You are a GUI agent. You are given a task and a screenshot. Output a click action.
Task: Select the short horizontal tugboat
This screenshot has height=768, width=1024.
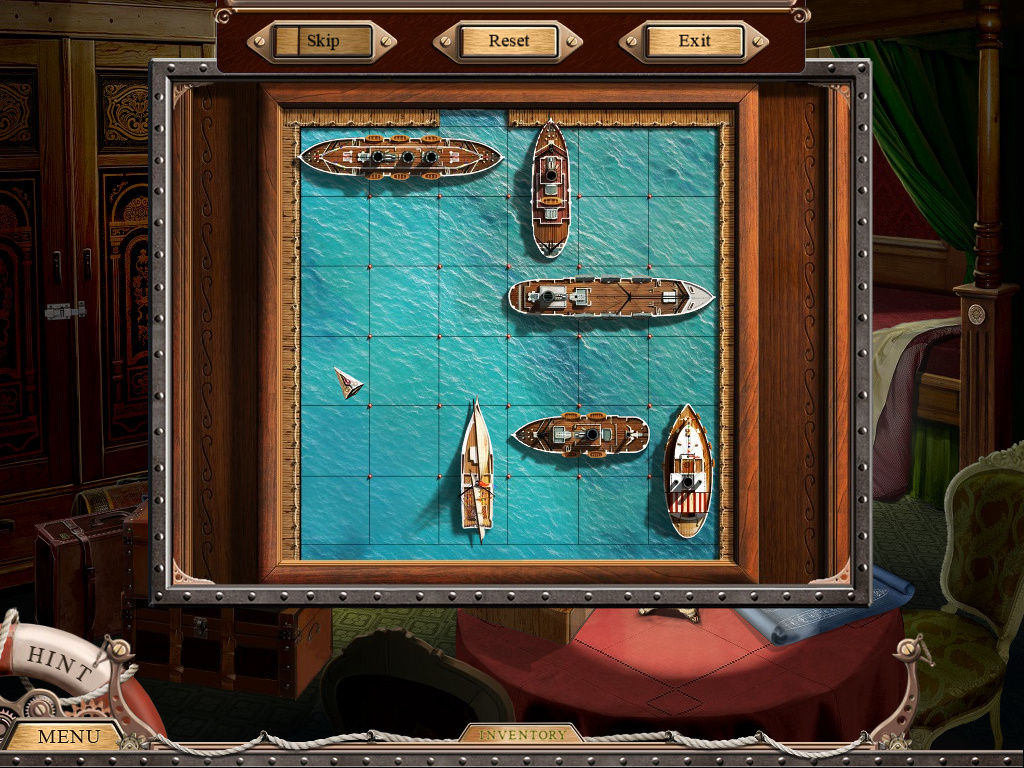(x=581, y=435)
